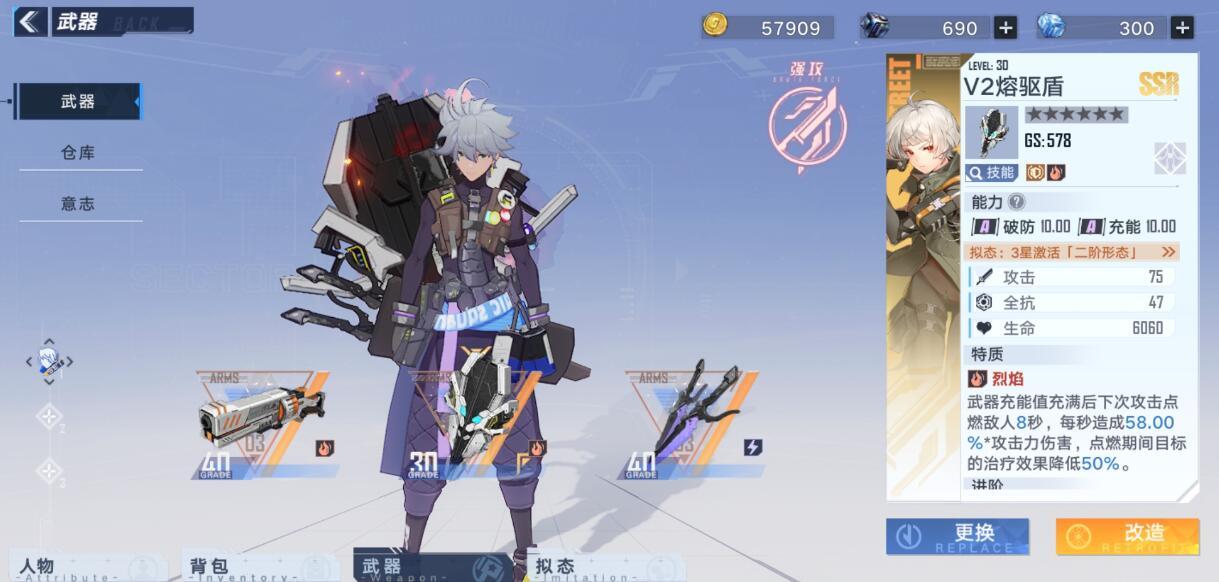Click the 改造 Retrofit button
This screenshot has width=1219, height=582.
click(x=1127, y=537)
